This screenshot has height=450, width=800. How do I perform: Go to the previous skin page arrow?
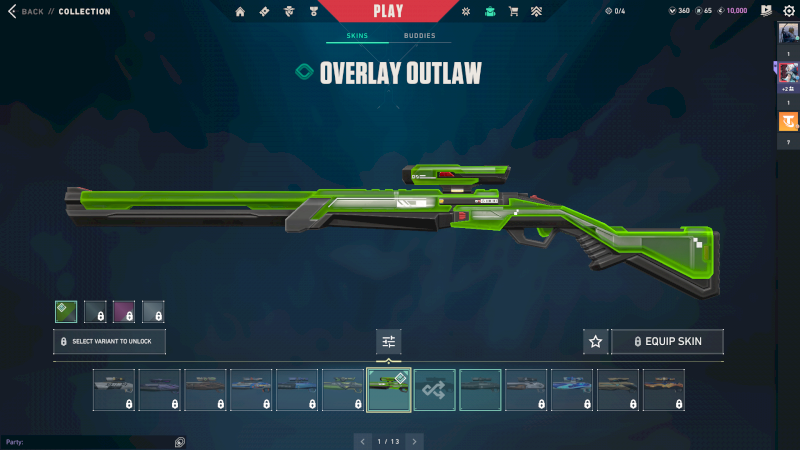point(363,441)
